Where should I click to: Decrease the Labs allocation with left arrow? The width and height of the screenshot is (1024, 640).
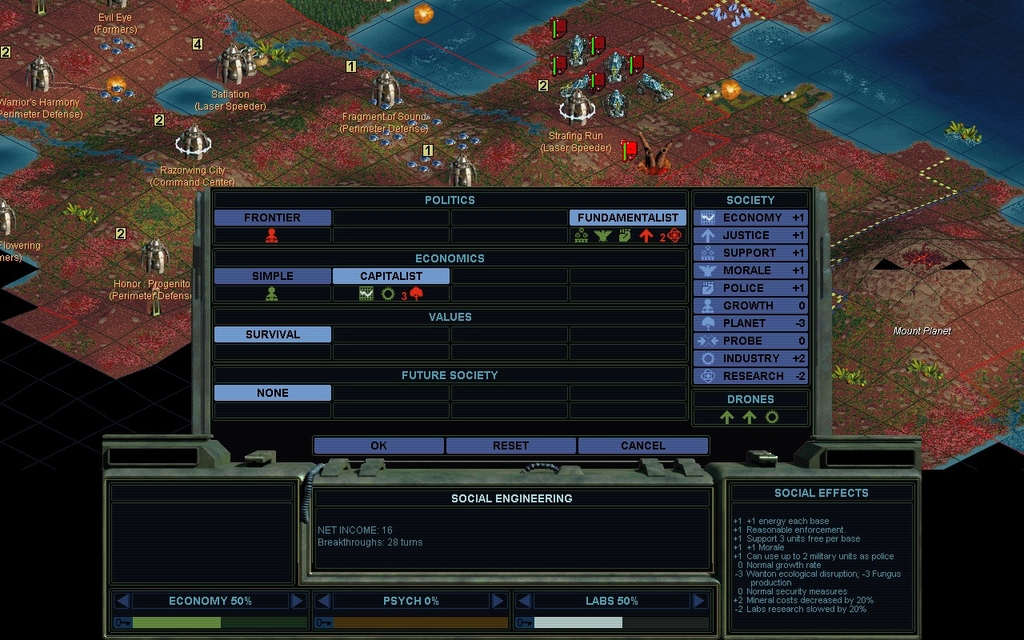[x=524, y=601]
